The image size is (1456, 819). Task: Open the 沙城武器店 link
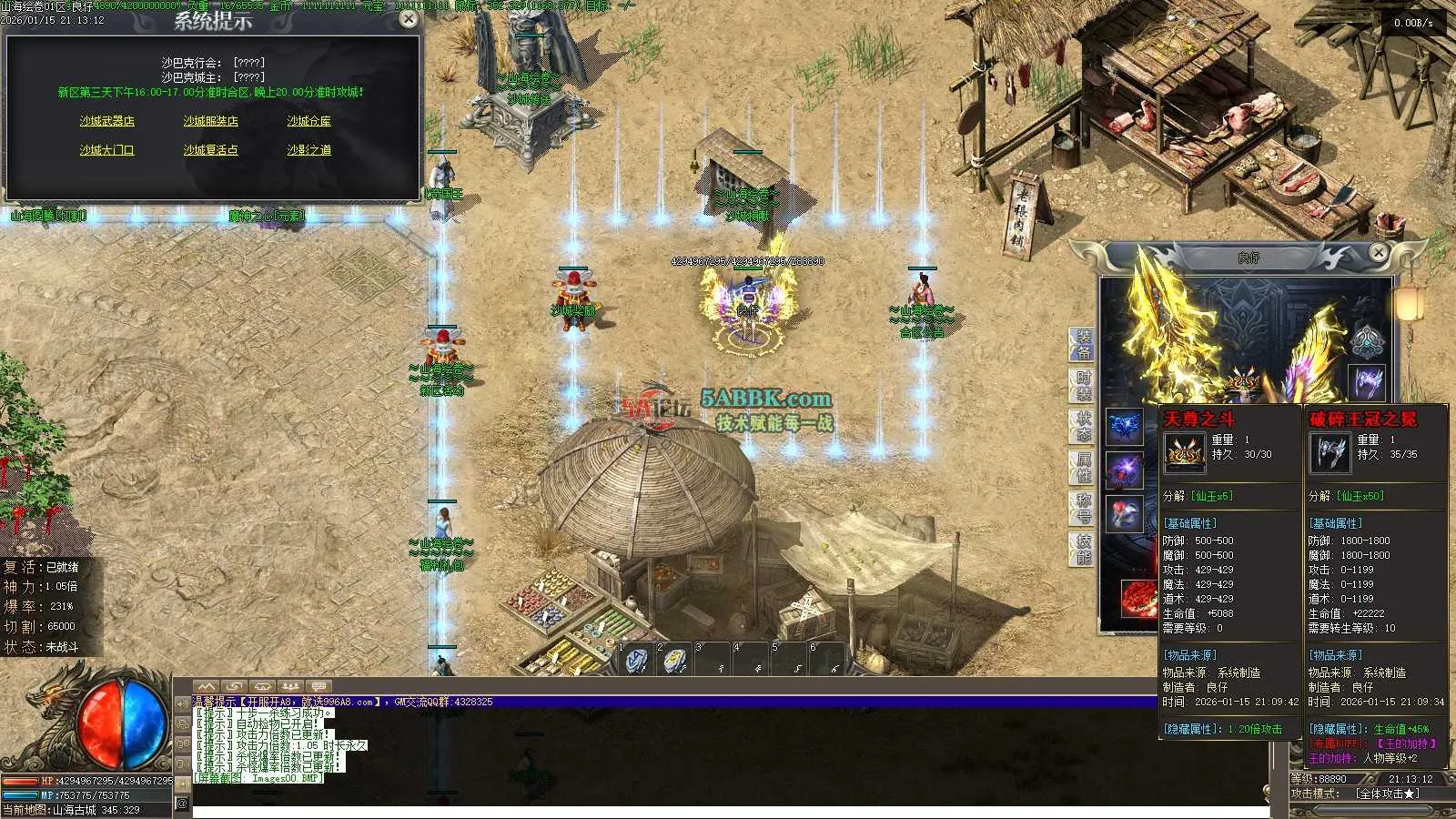coord(106,121)
